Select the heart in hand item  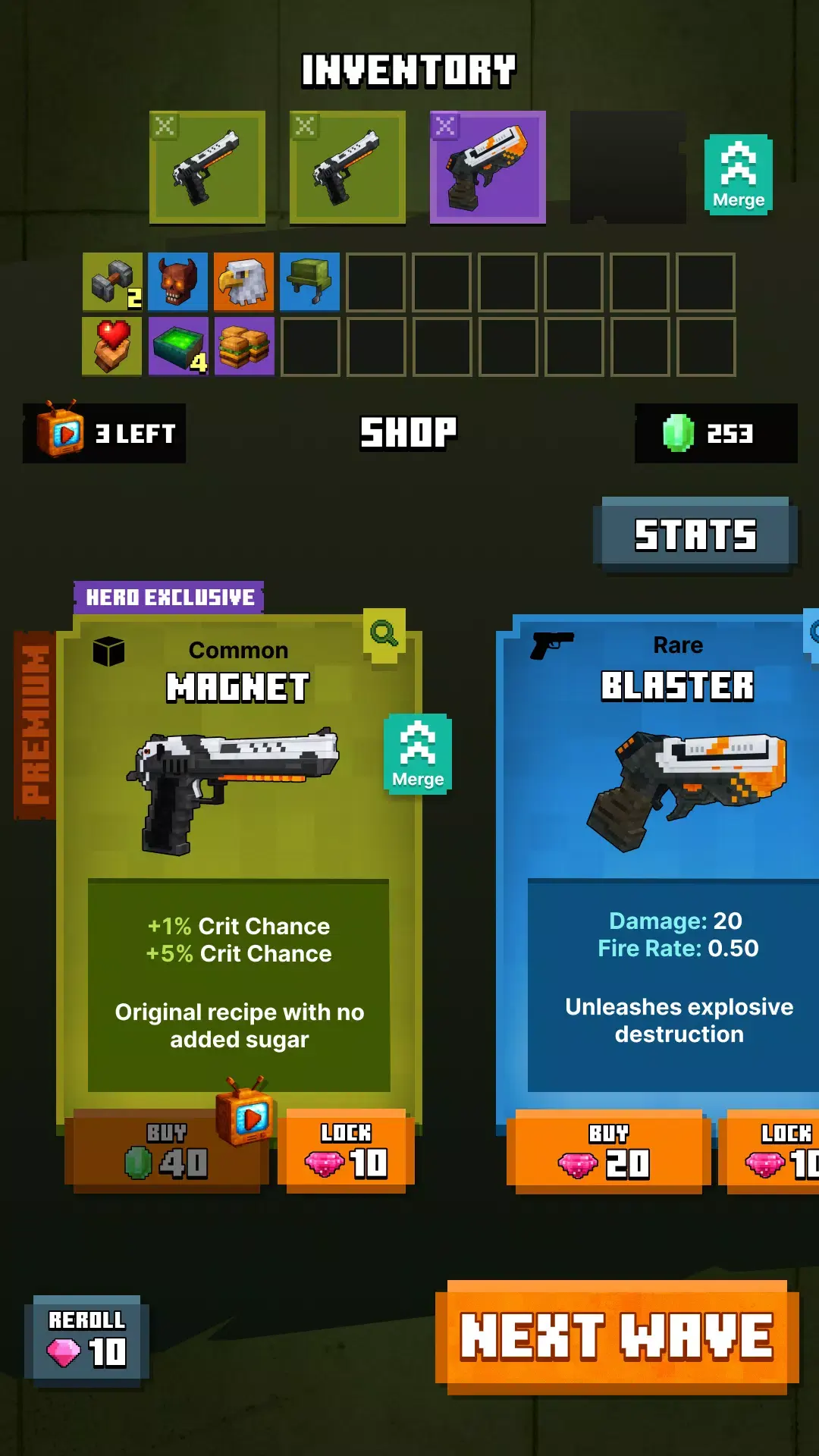click(x=111, y=347)
